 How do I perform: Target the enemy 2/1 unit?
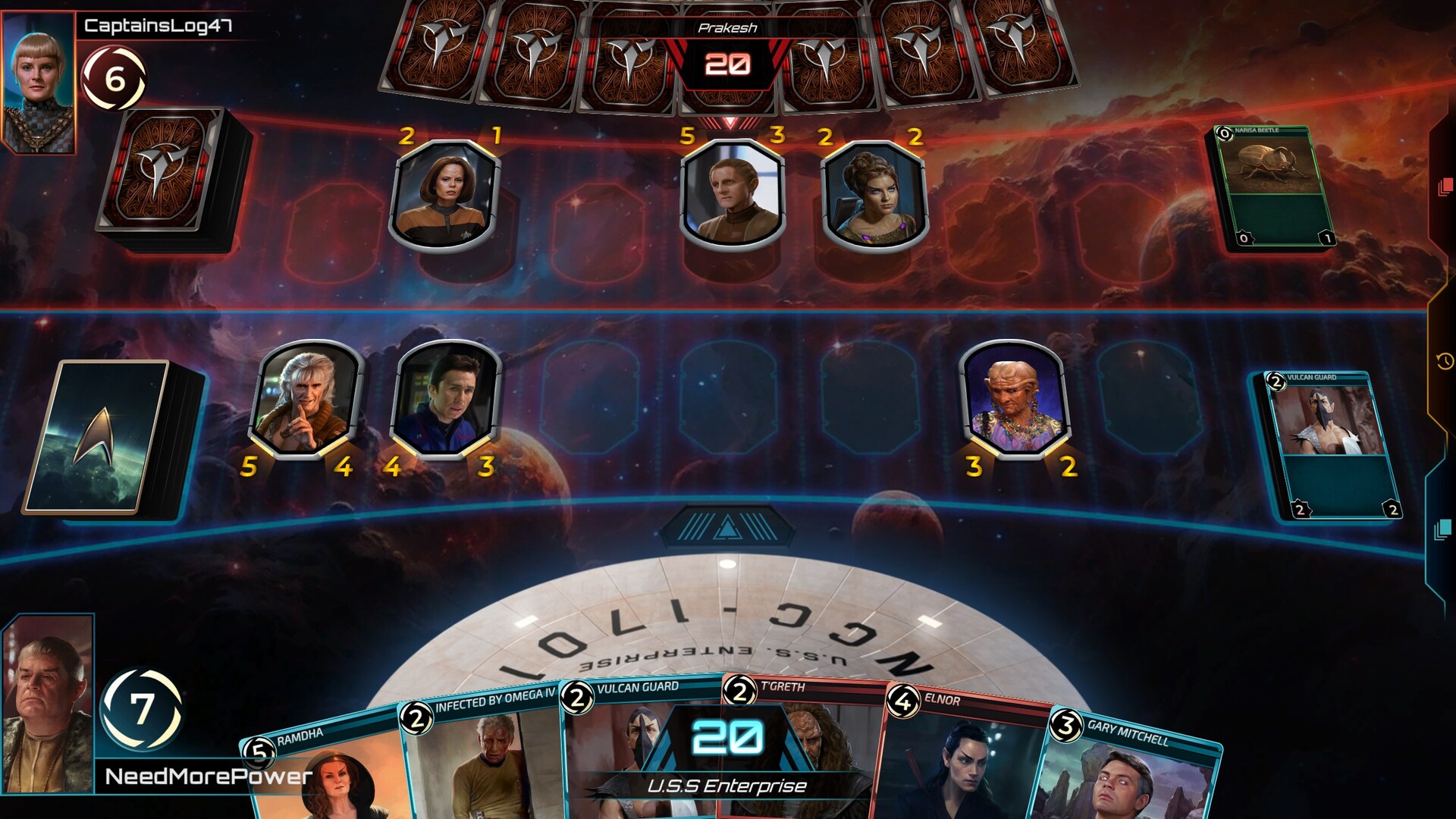[445, 193]
